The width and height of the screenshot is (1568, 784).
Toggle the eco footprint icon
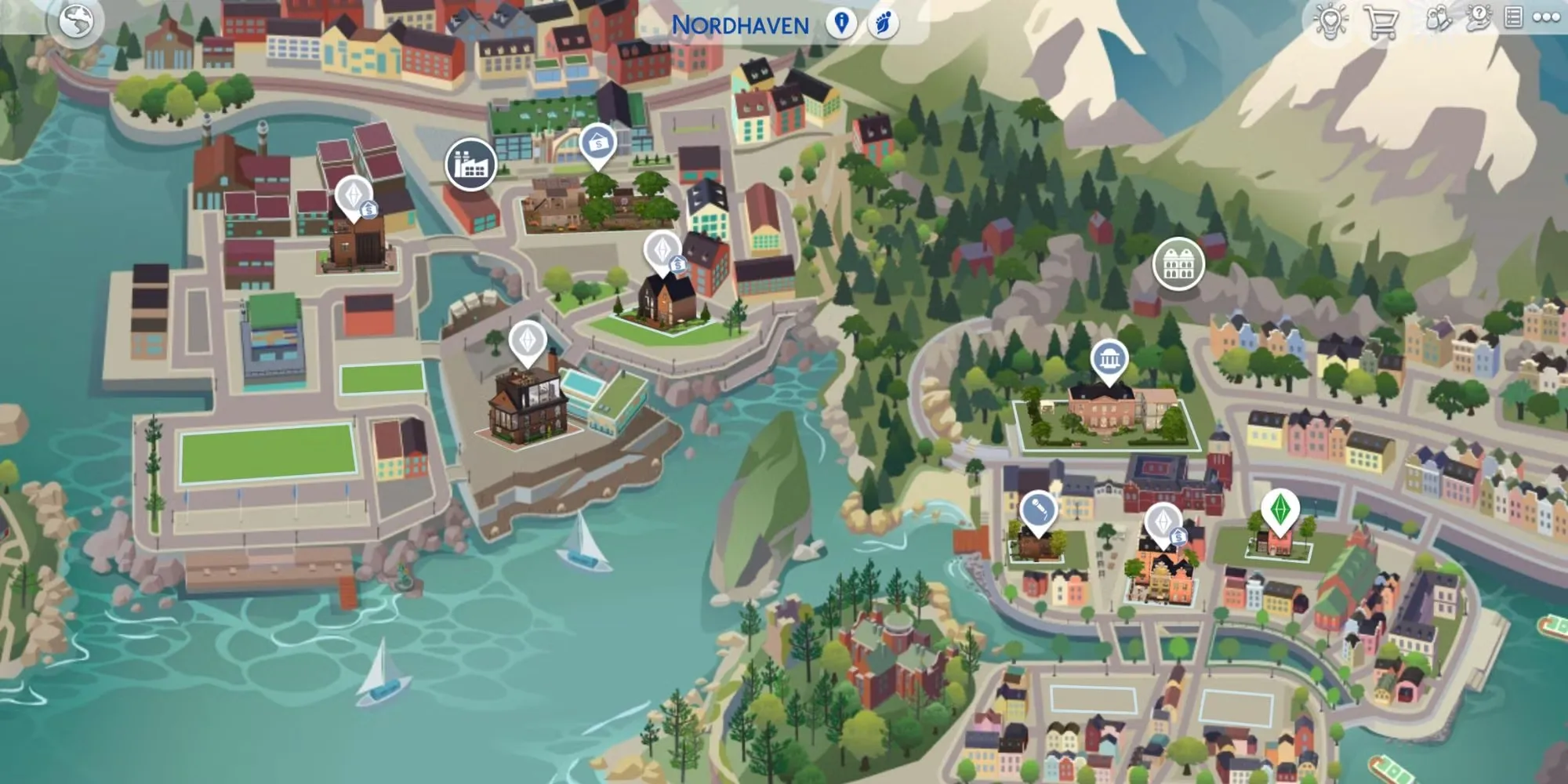pos(883,24)
